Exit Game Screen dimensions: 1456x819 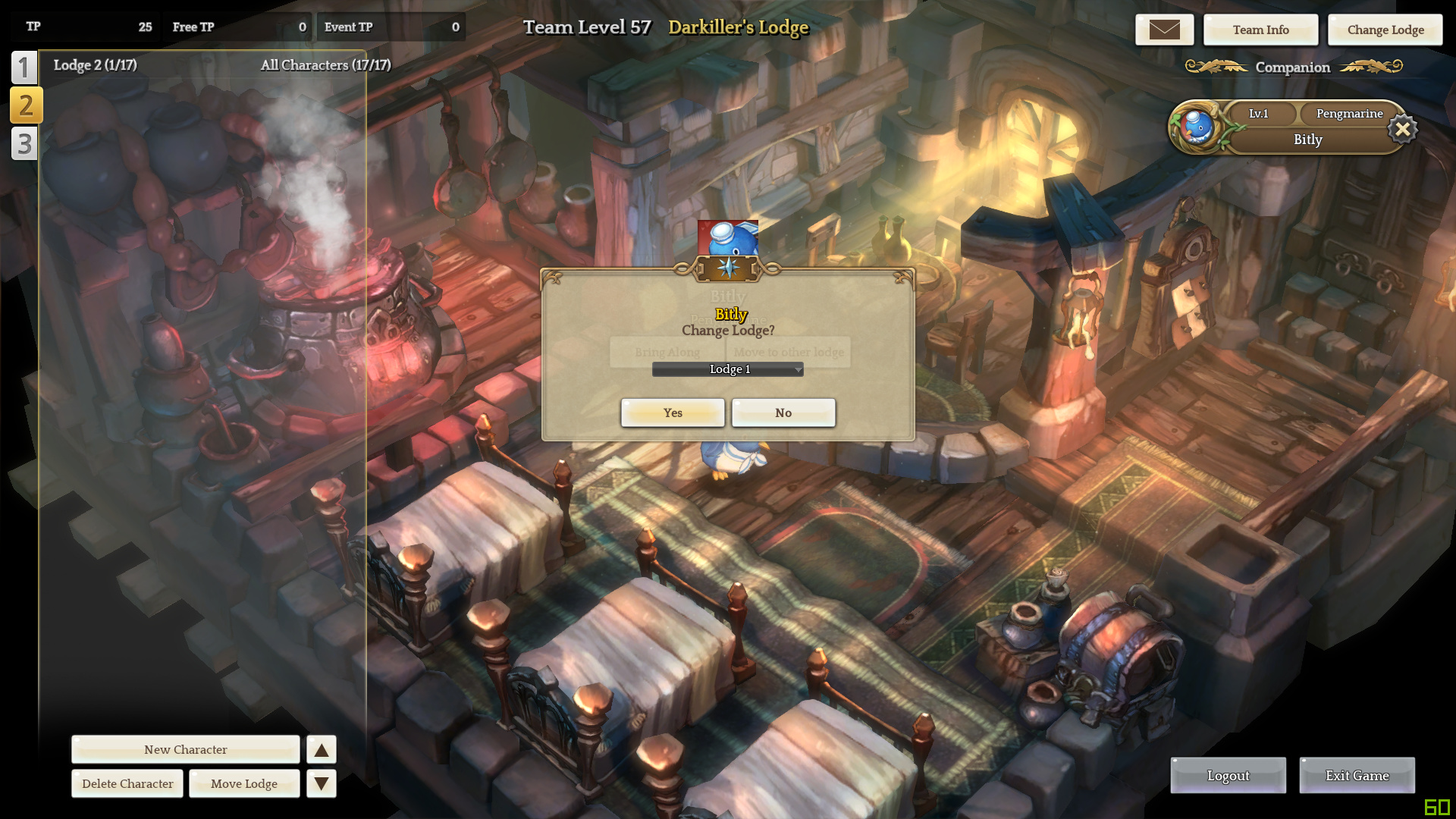1357,775
